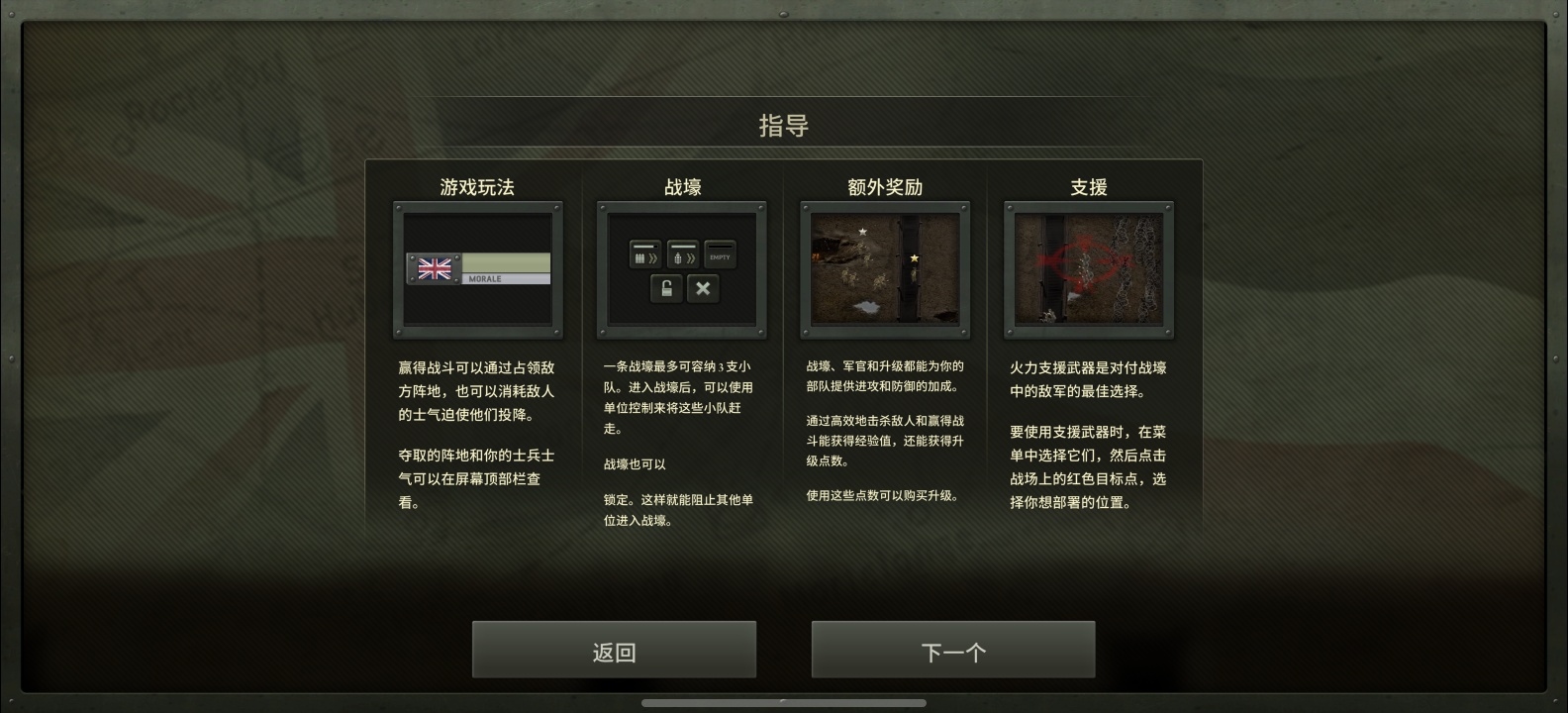The width and height of the screenshot is (1568, 713).
Task: Toggle the padlock to lock the trench
Action: (665, 288)
